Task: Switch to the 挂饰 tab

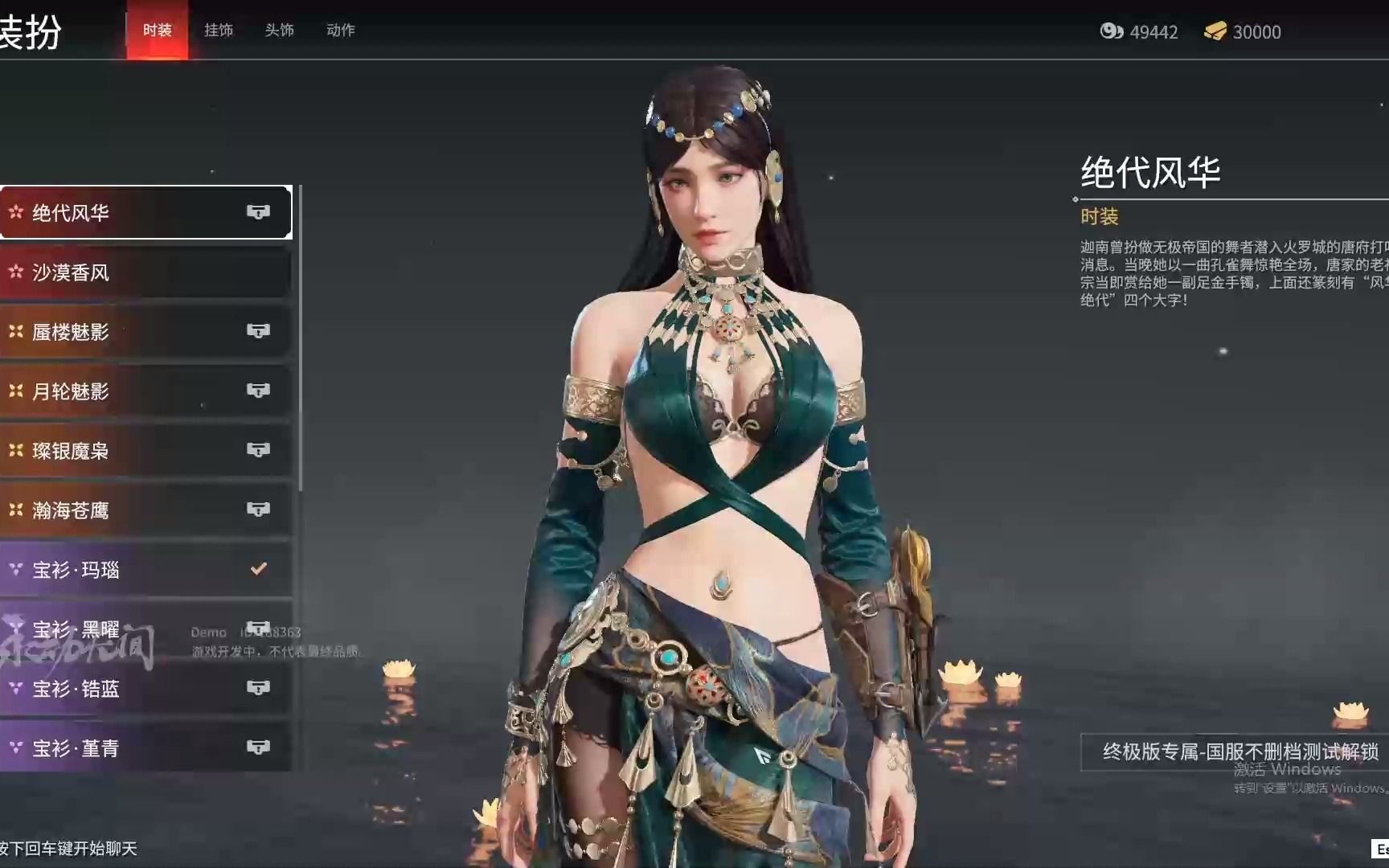Action: [x=218, y=30]
